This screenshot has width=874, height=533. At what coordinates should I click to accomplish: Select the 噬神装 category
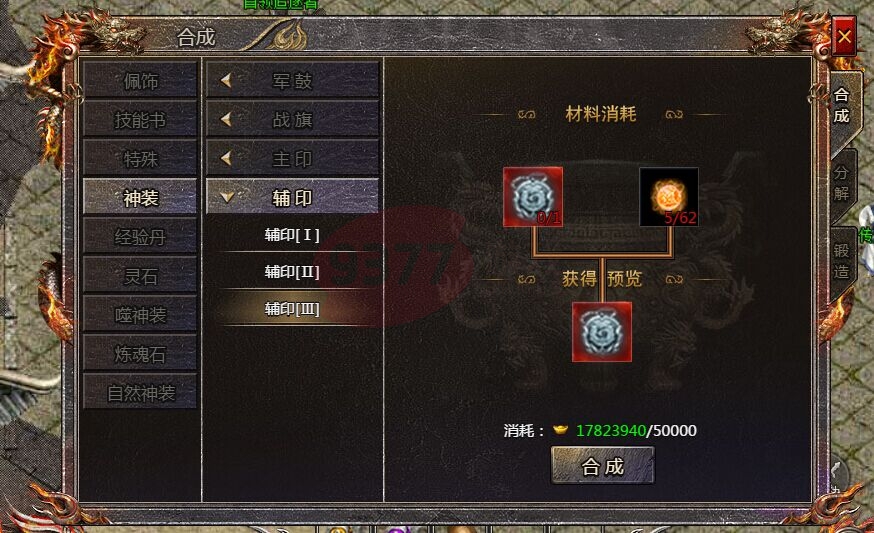click(x=140, y=315)
